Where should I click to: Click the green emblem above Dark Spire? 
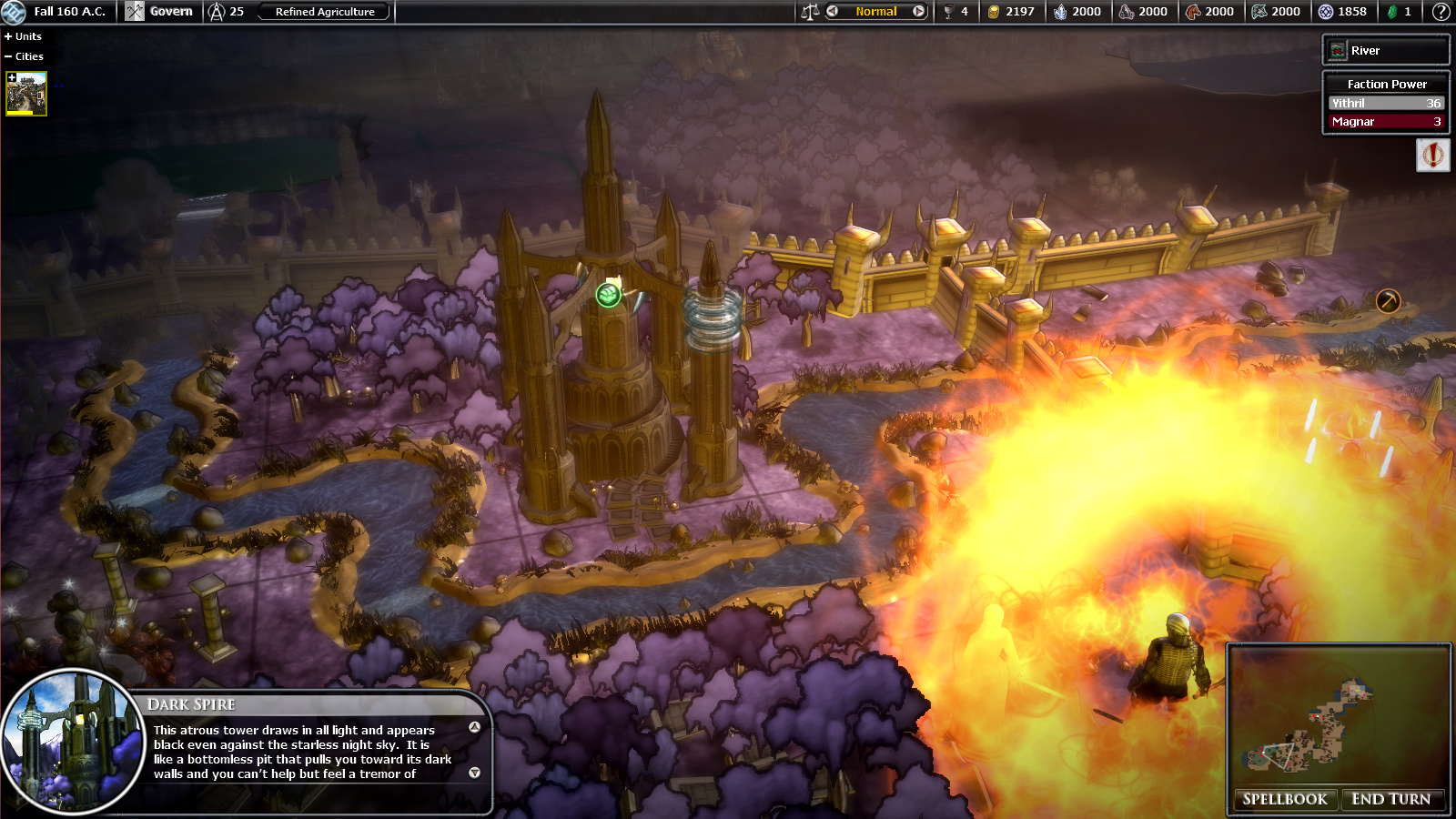(x=608, y=294)
